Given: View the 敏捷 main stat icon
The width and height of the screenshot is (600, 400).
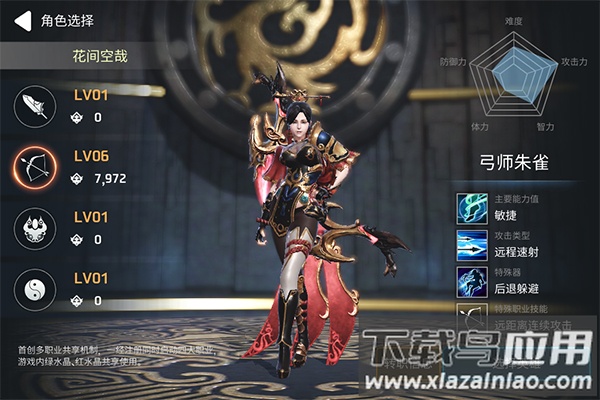Looking at the screenshot, I should [x=472, y=208].
